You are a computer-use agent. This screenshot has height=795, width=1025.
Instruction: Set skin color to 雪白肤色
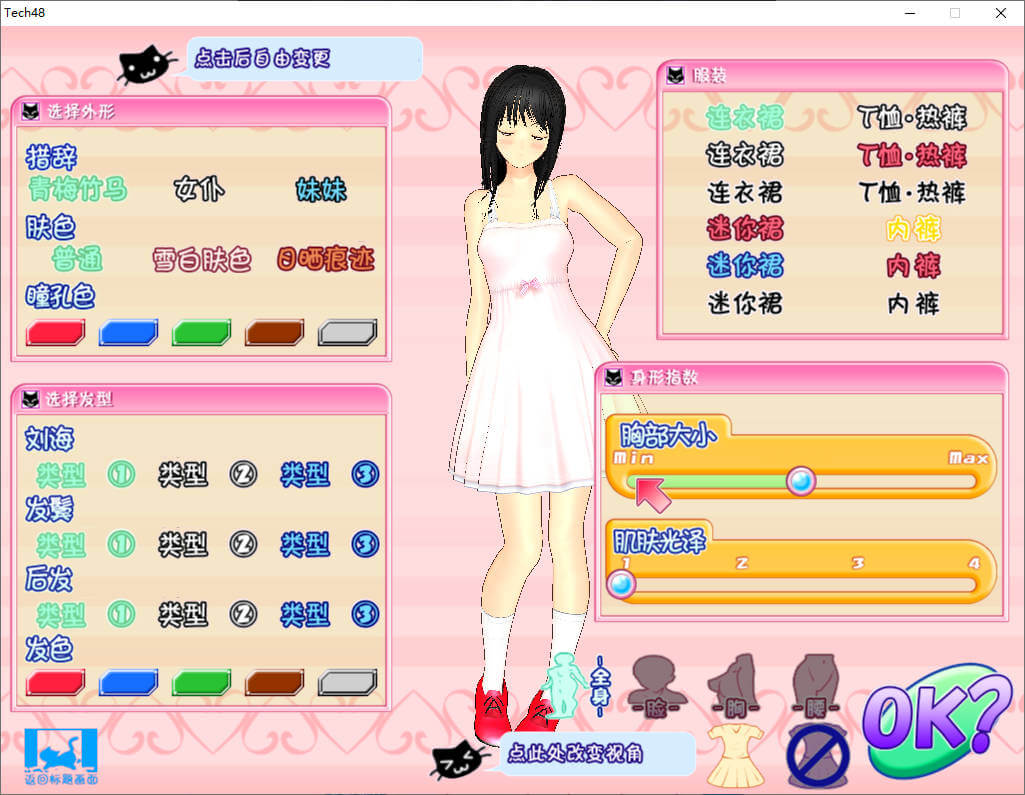pyautogui.click(x=202, y=260)
